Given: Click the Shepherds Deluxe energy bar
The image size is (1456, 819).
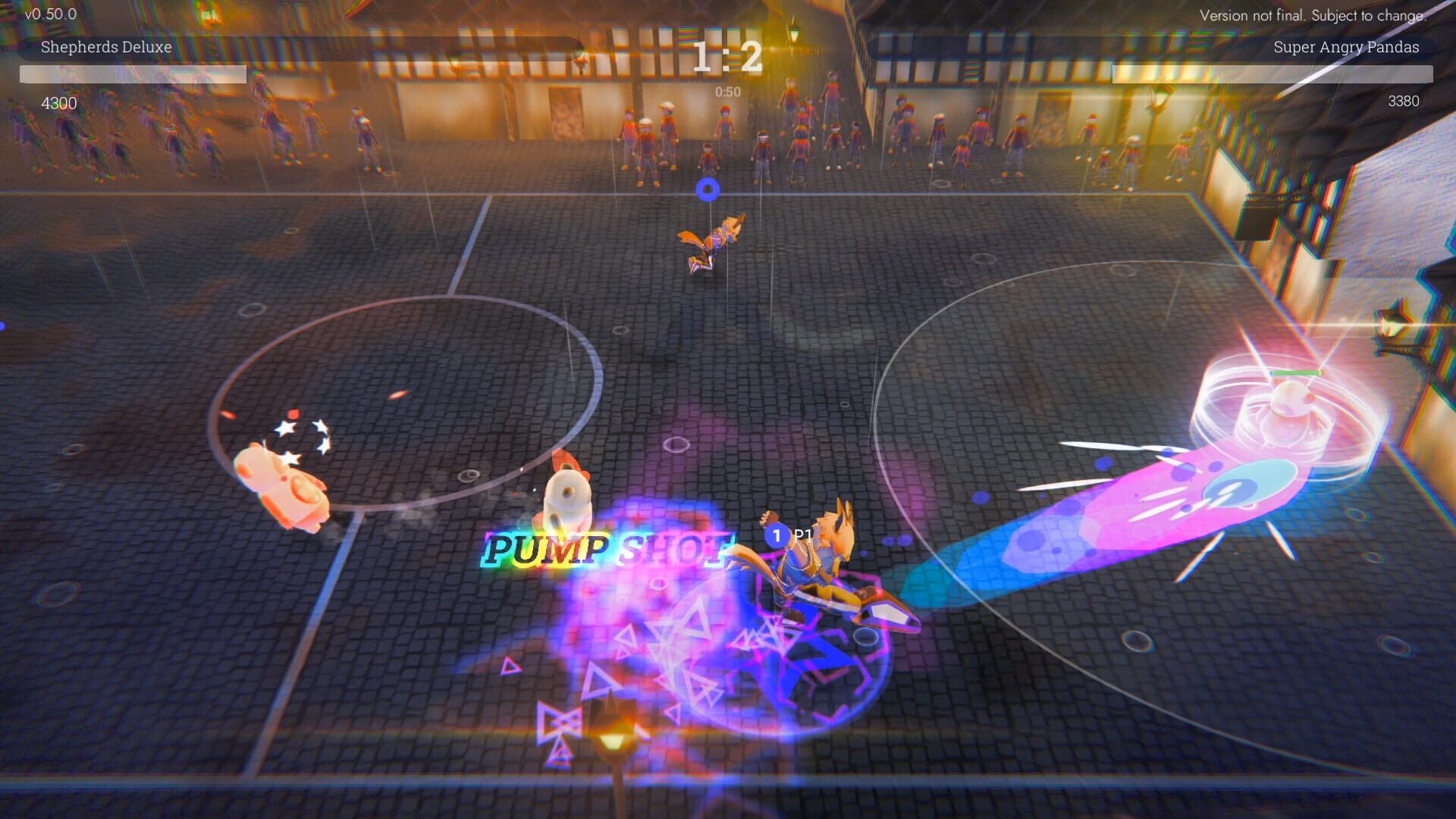Looking at the screenshot, I should pos(133,74).
